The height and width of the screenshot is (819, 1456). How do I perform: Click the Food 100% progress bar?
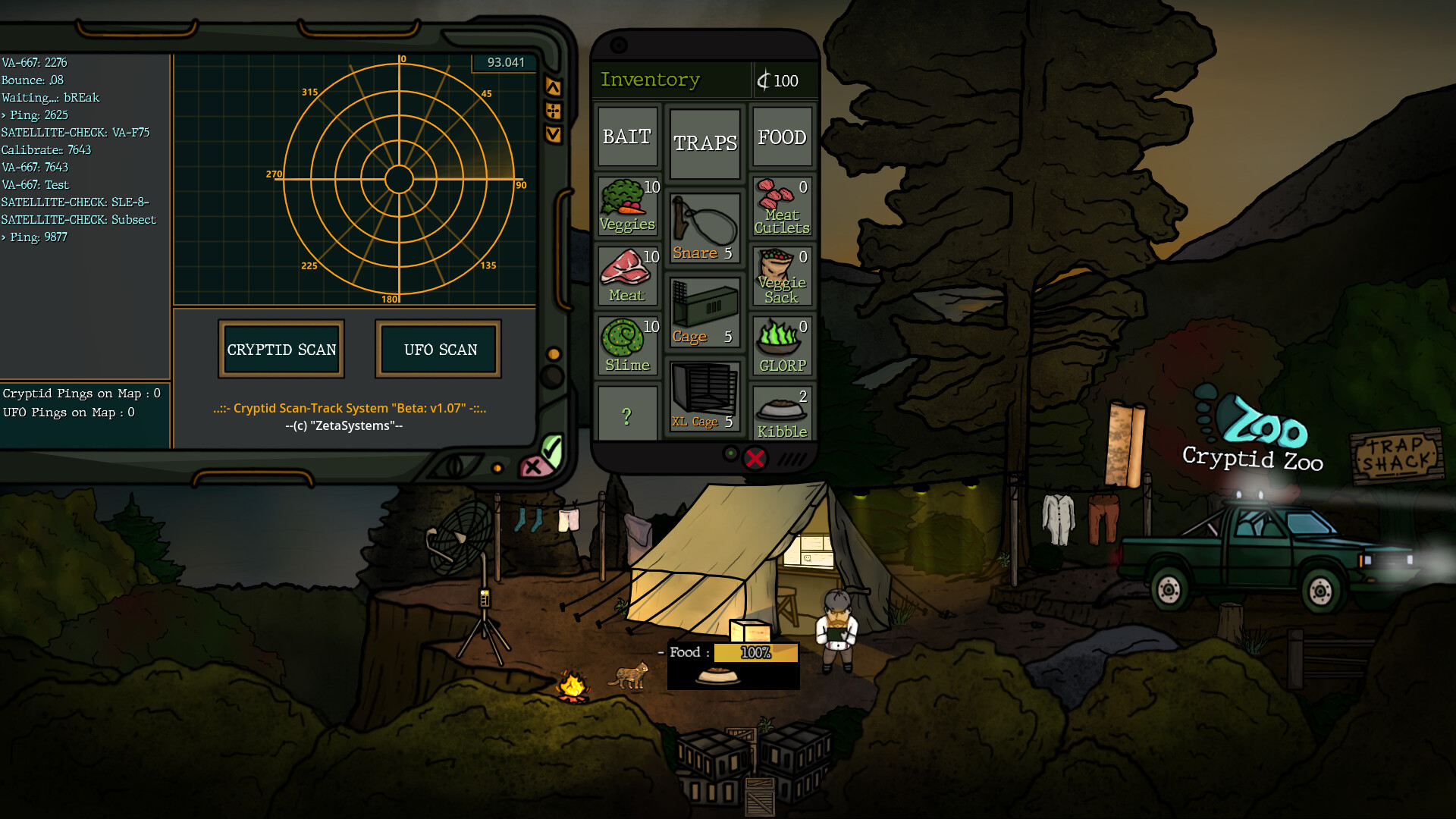coord(755,652)
